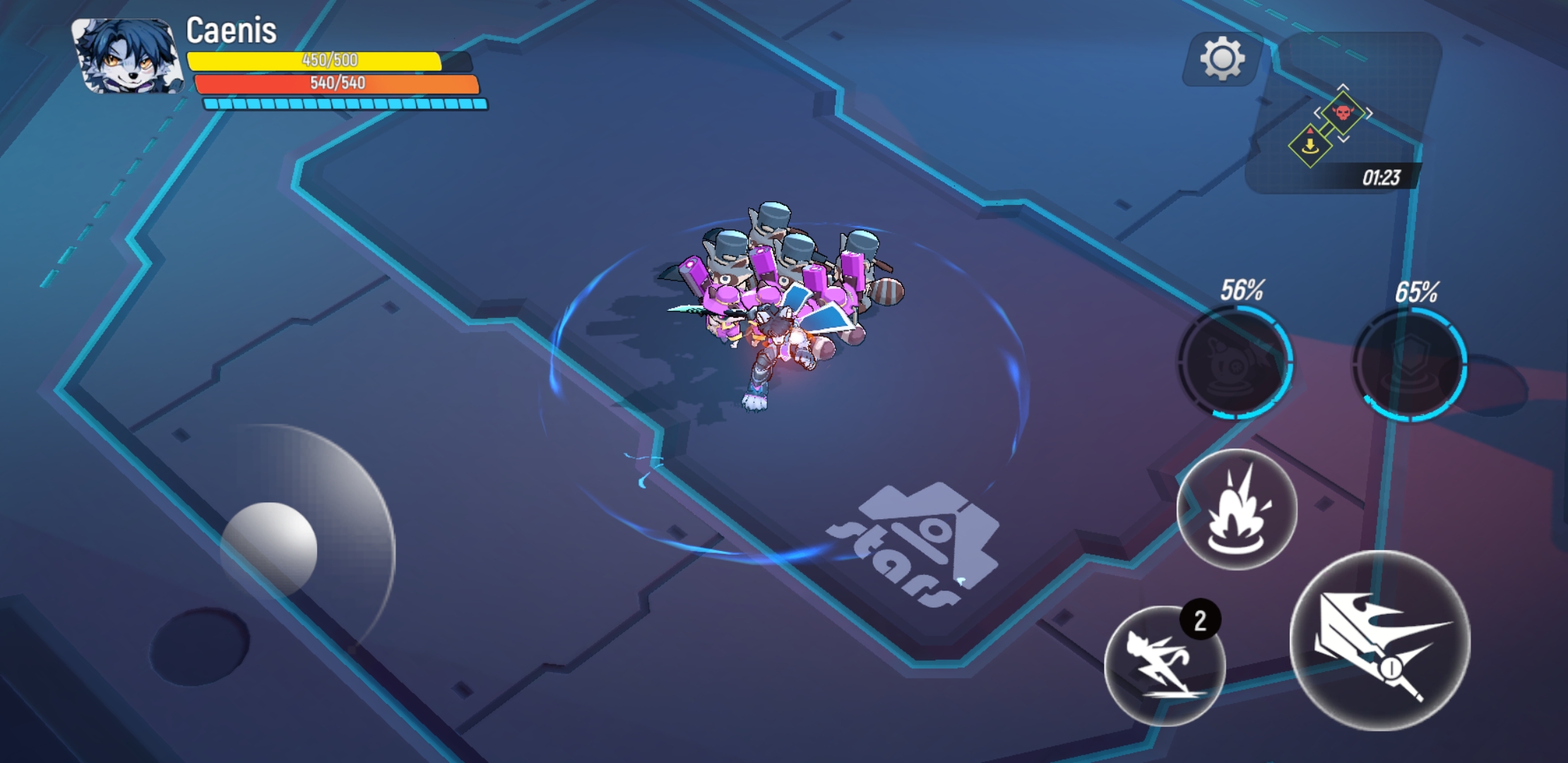Viewport: 1568px width, 763px height.
Task: Tap the exclamation badge on the sword skill
Action: click(1391, 668)
